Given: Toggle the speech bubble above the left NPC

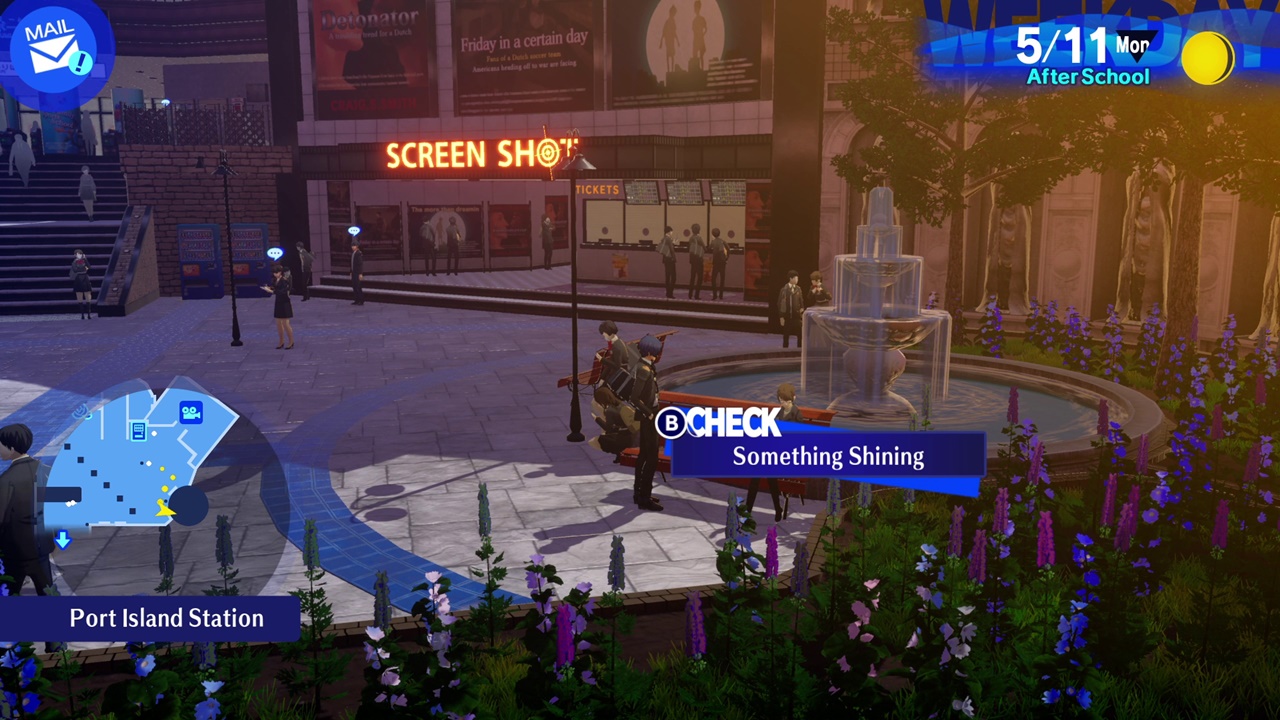Looking at the screenshot, I should pyautogui.click(x=276, y=252).
